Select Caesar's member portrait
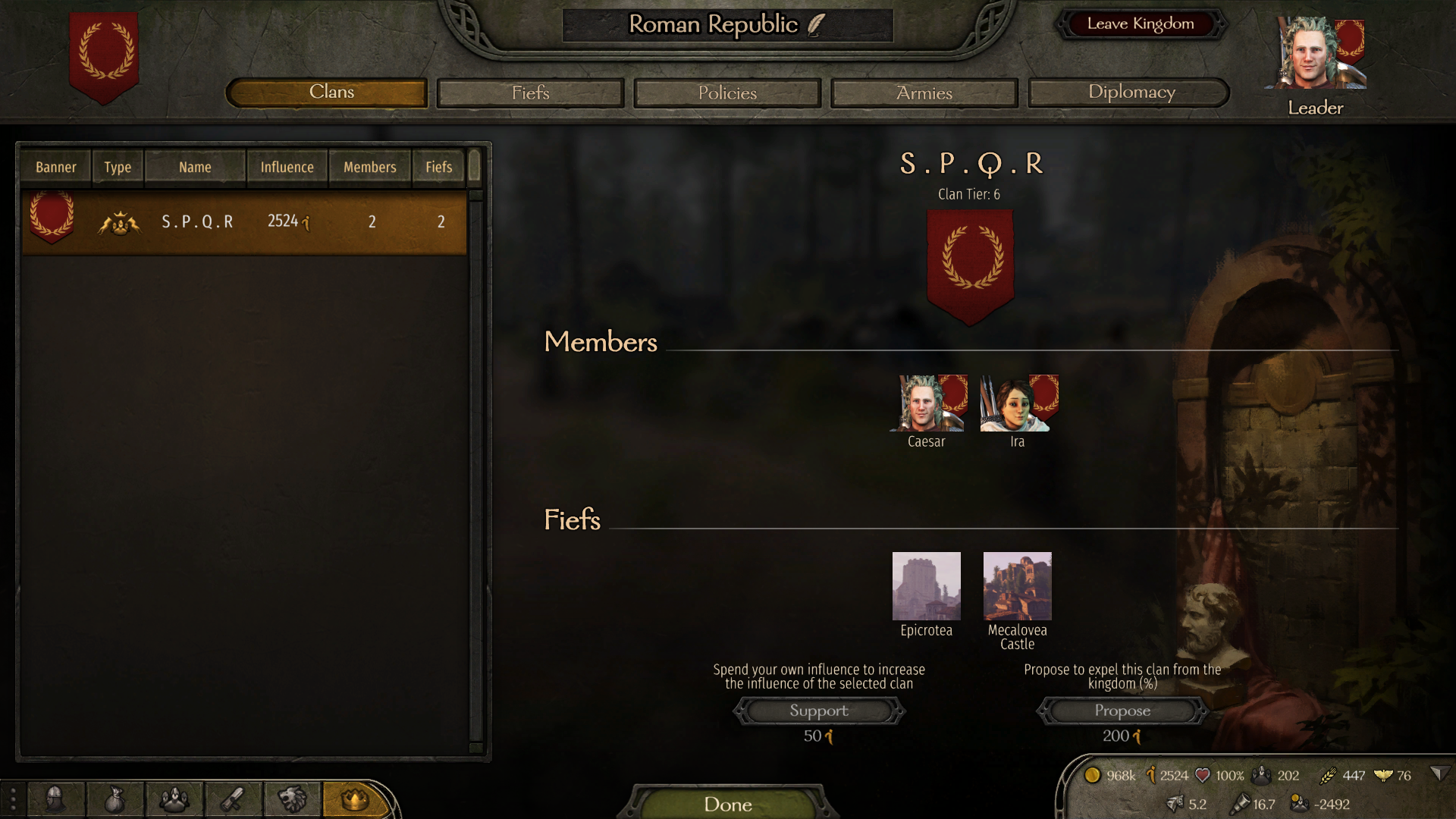 tap(926, 404)
